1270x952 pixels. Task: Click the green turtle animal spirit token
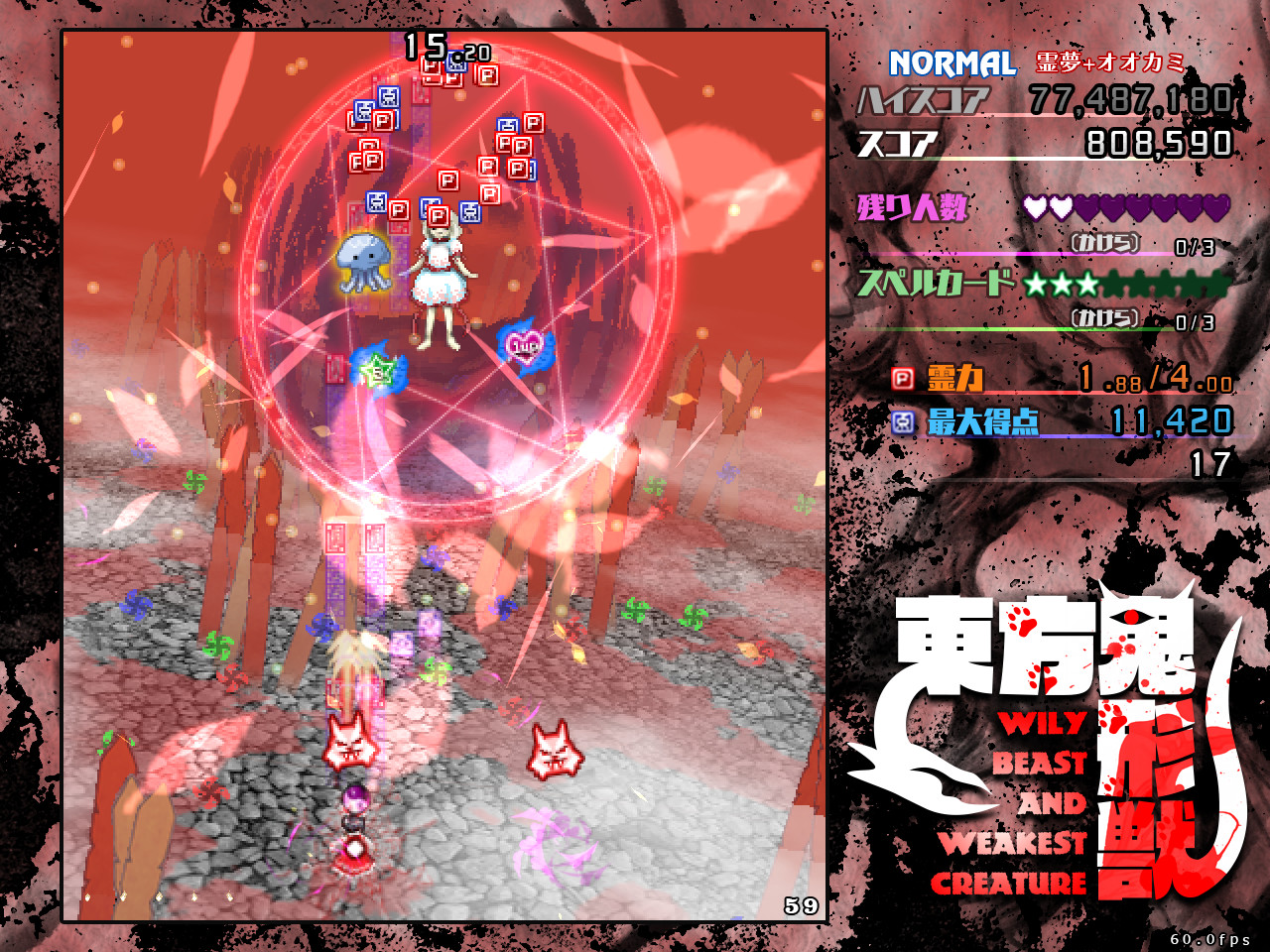tap(379, 369)
